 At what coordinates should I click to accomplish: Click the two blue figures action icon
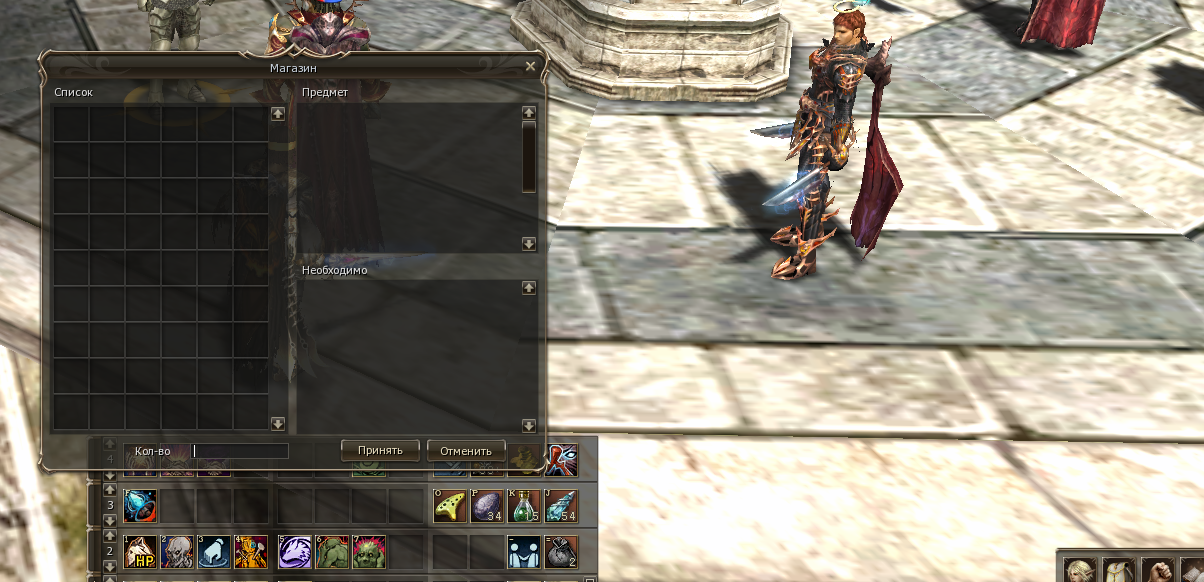pos(524,551)
